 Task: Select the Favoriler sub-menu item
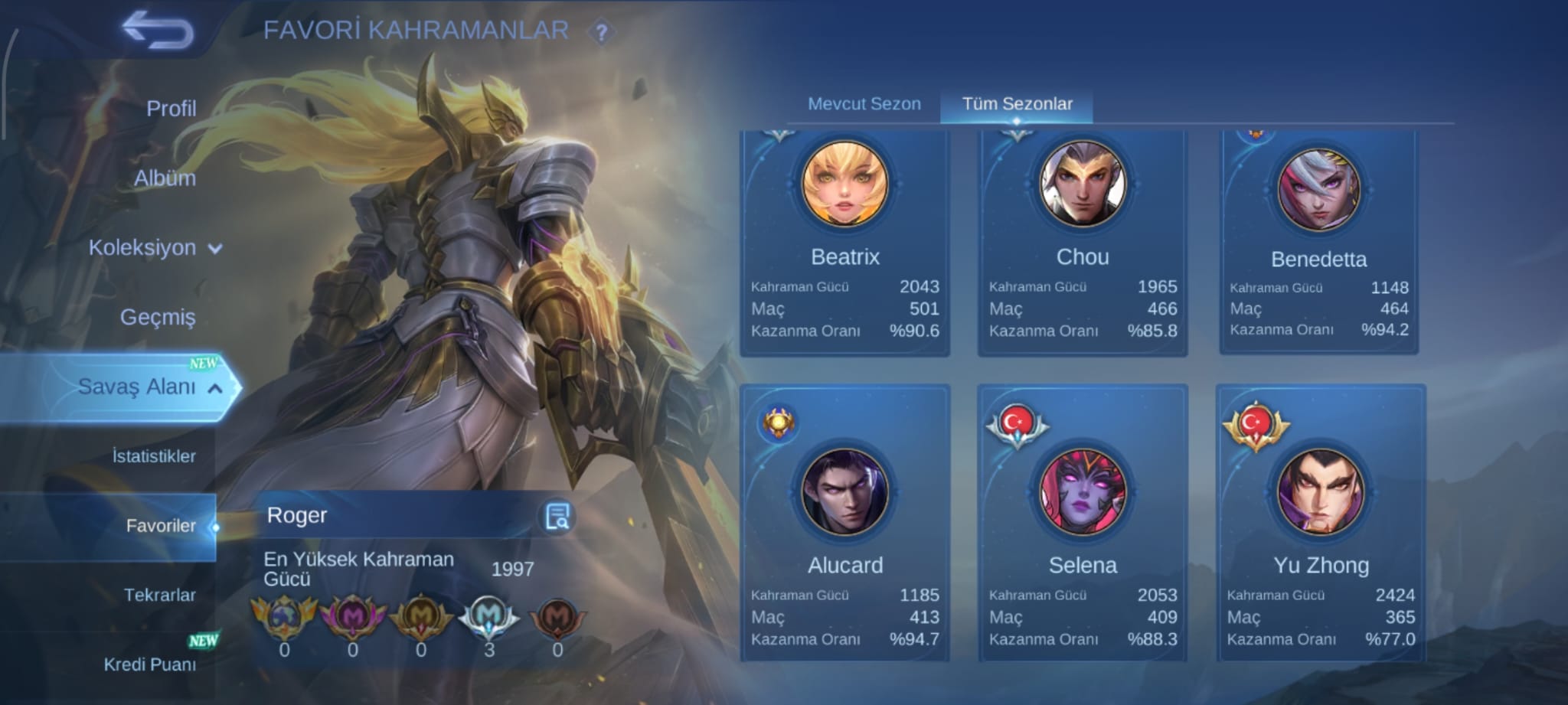(x=161, y=526)
